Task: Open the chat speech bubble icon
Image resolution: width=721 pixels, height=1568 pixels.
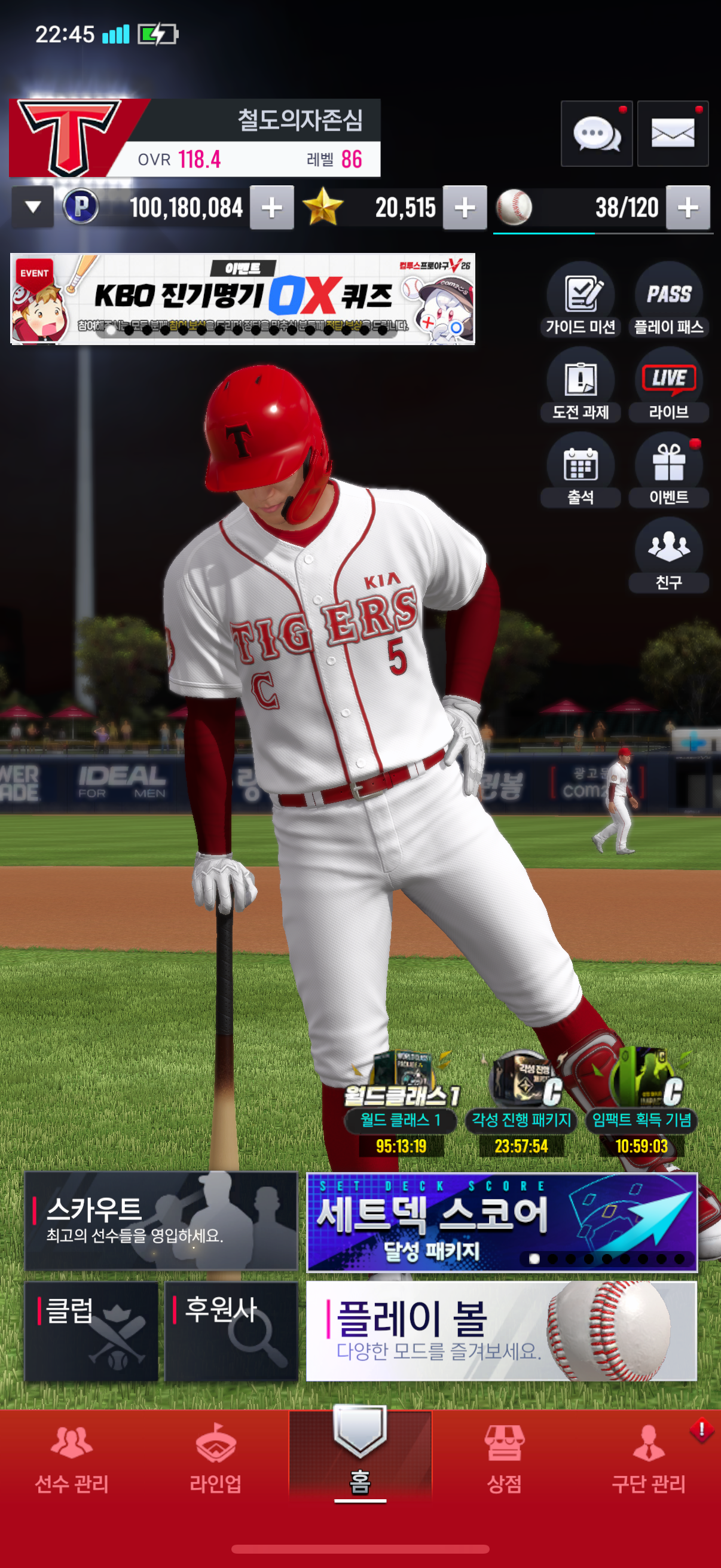Action: (x=596, y=133)
